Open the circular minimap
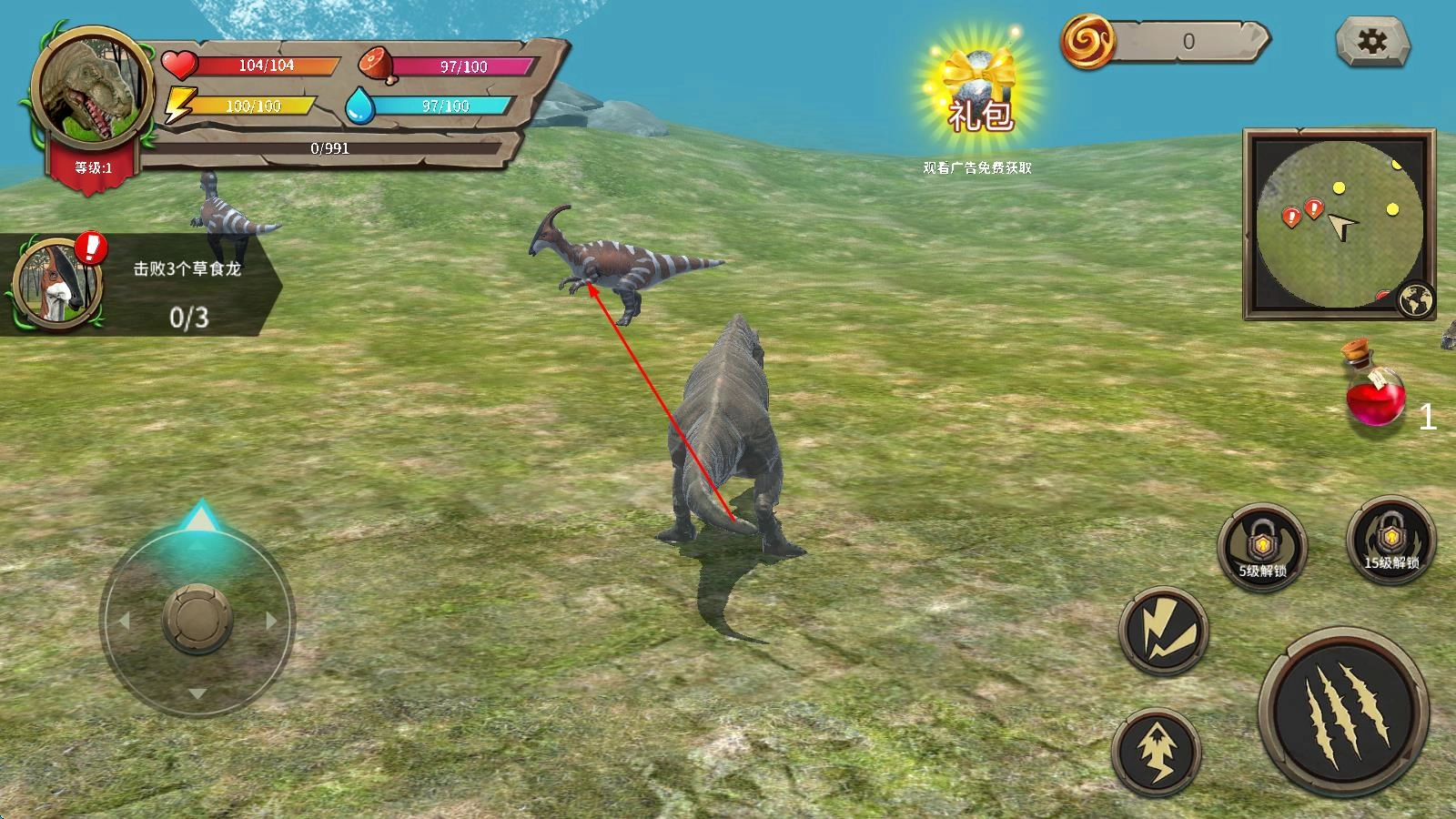1456x819 pixels. pyautogui.click(x=1338, y=224)
